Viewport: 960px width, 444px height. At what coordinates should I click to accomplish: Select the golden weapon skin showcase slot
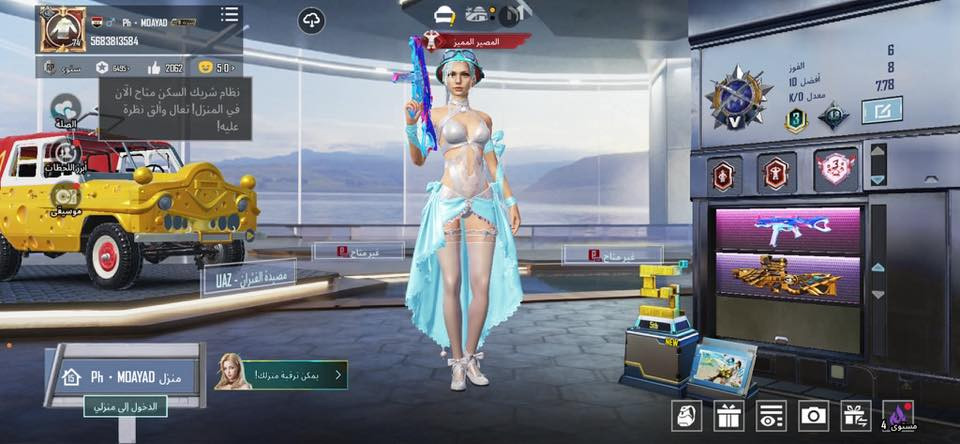coord(788,277)
